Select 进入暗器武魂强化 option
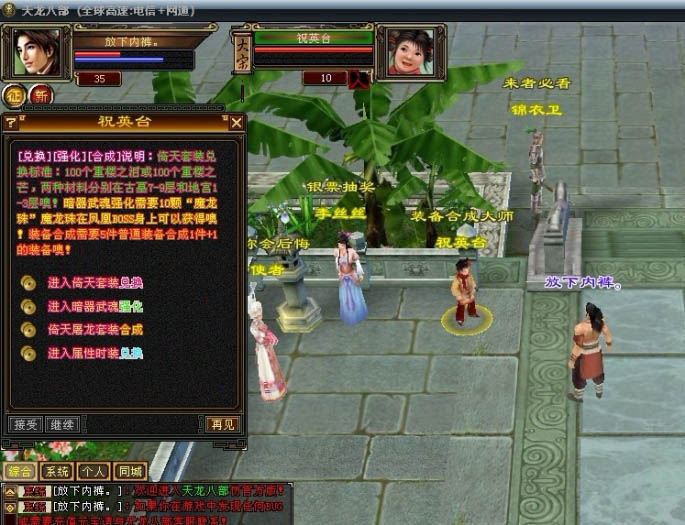685x525 pixels. (95, 307)
